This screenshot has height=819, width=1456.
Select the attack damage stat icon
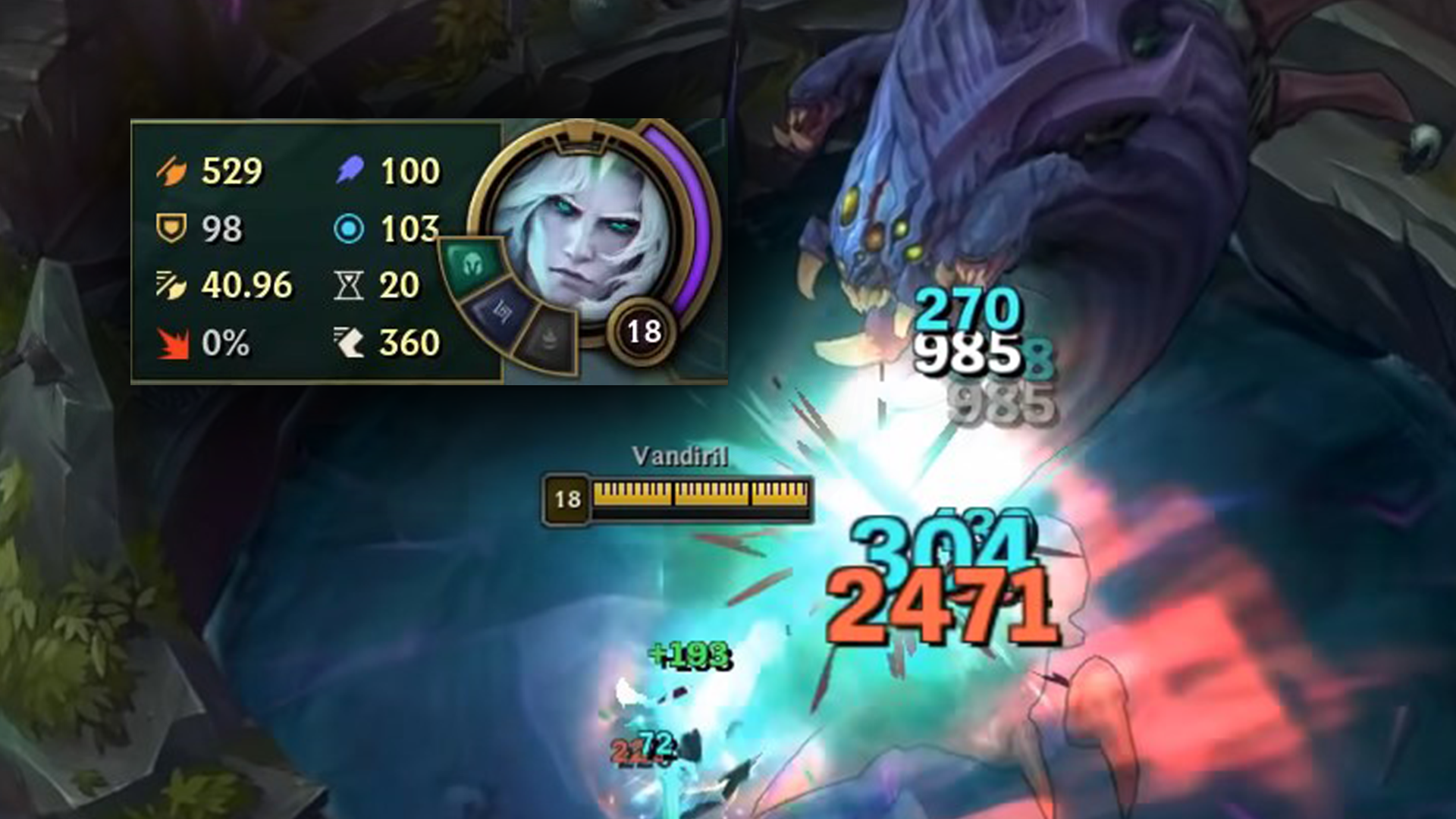click(x=172, y=171)
